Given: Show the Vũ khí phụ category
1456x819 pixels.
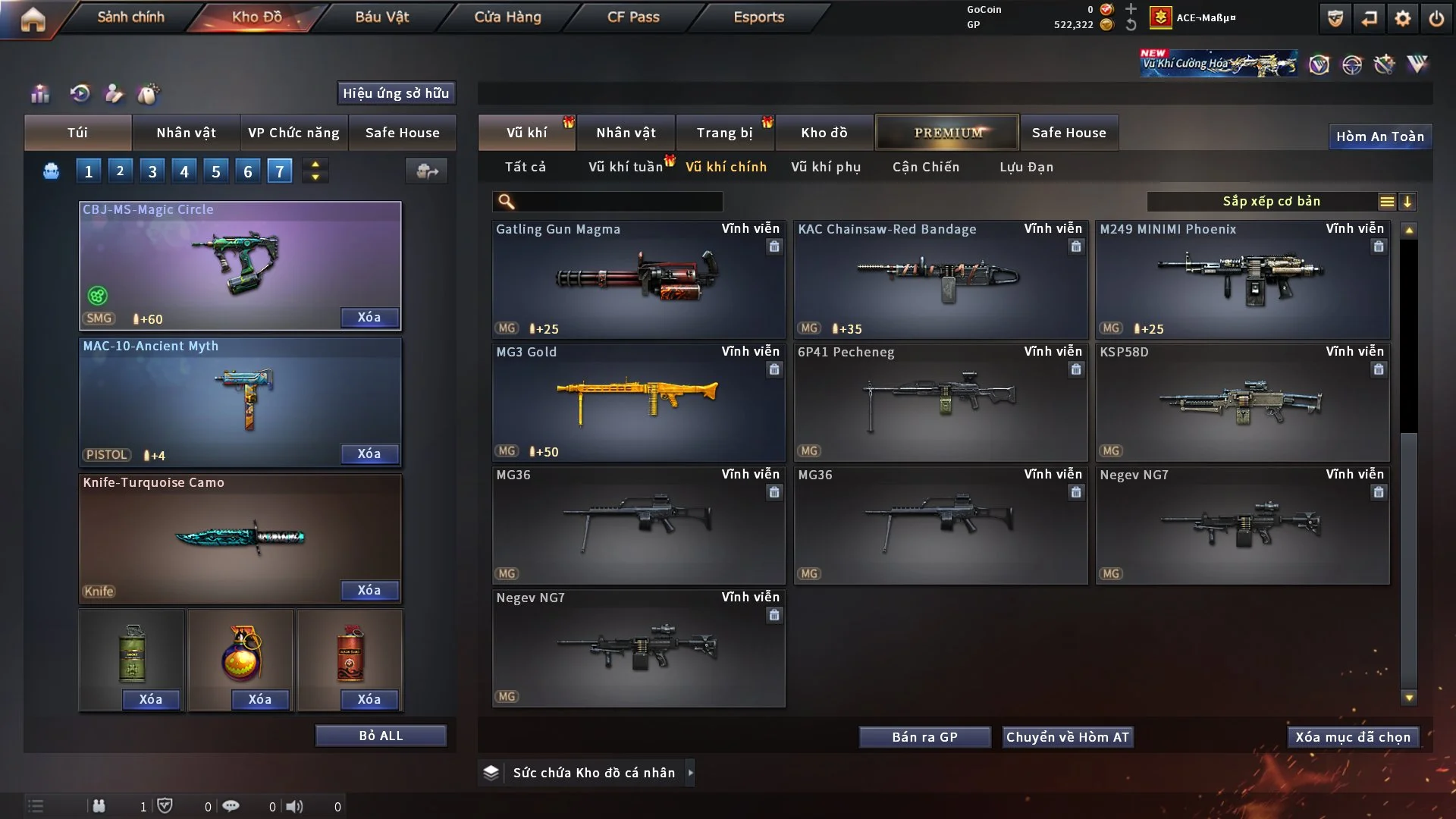Looking at the screenshot, I should (826, 167).
